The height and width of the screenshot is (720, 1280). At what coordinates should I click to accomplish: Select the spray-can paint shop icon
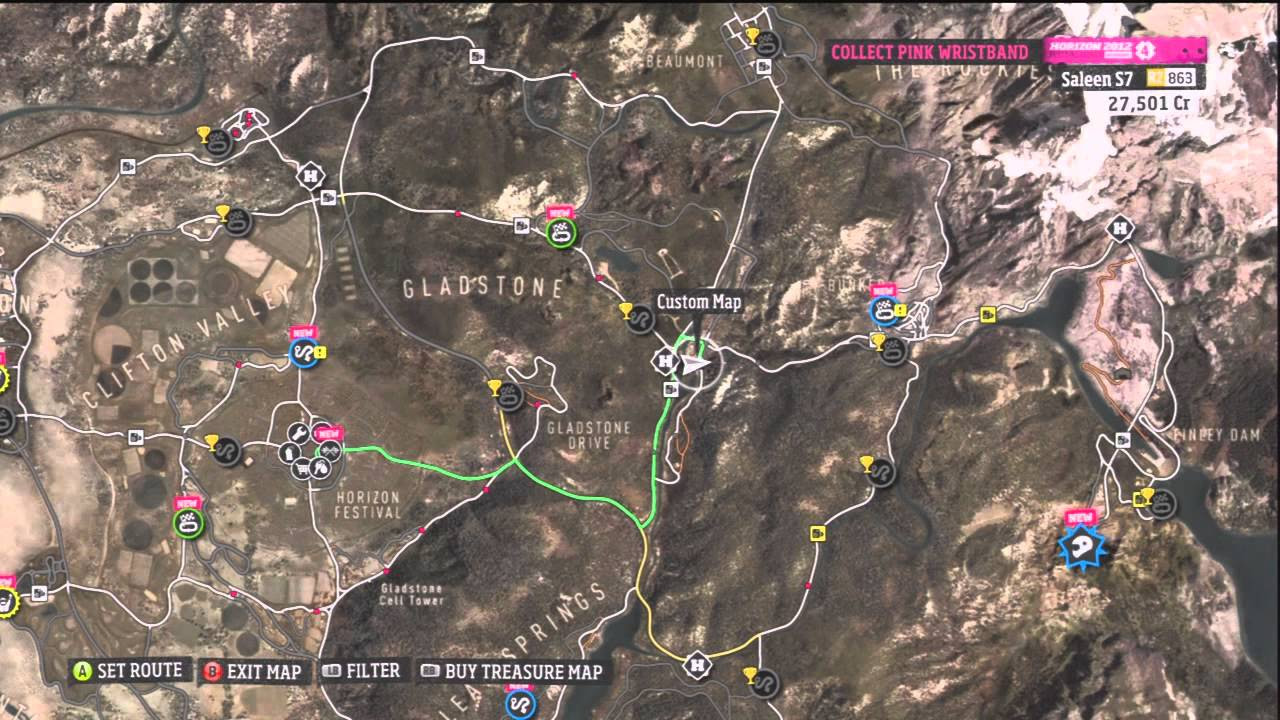289,452
